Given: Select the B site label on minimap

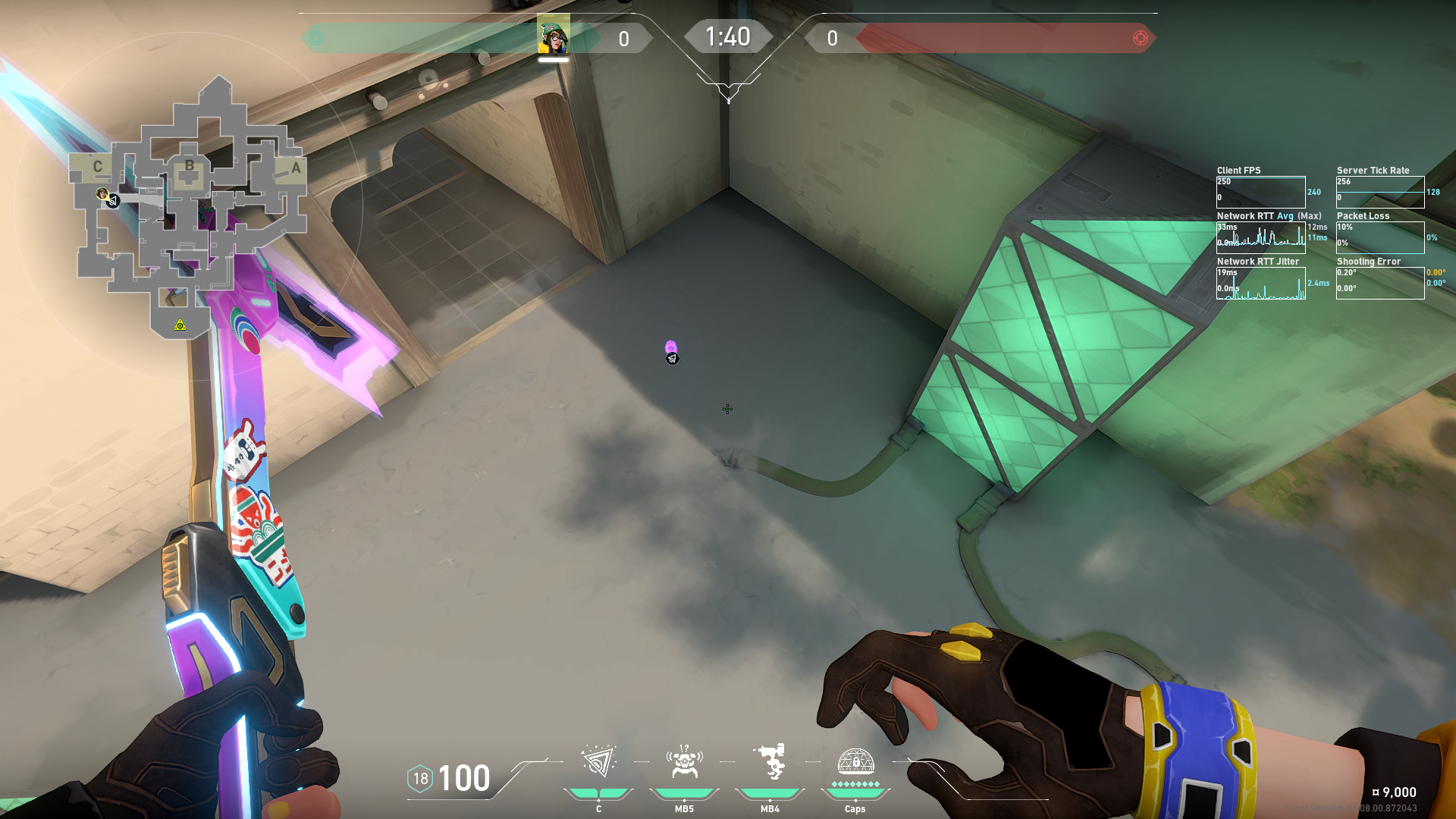Looking at the screenshot, I should click(190, 165).
